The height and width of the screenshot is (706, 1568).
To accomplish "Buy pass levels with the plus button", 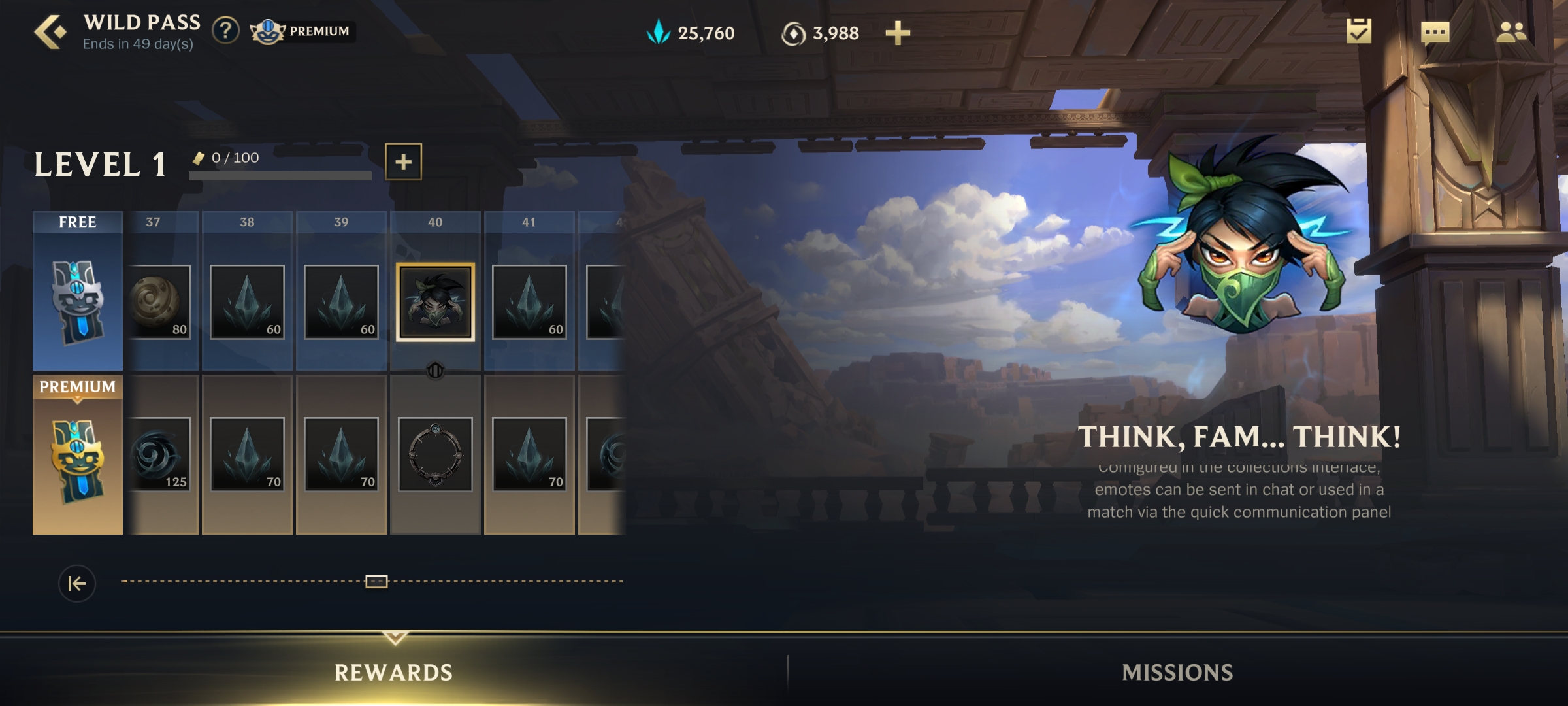I will point(403,161).
